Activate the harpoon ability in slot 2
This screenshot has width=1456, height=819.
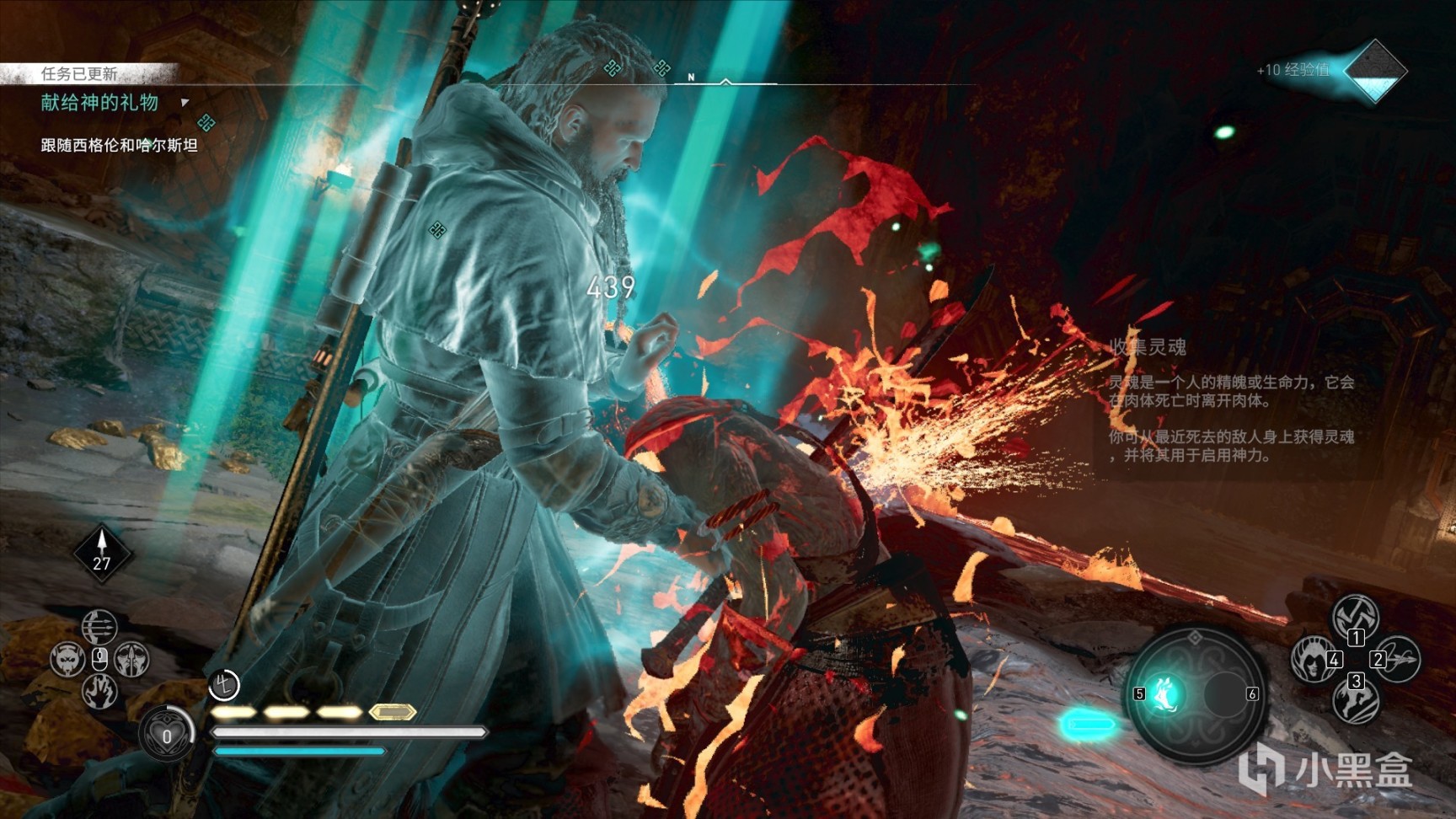pos(1397,659)
